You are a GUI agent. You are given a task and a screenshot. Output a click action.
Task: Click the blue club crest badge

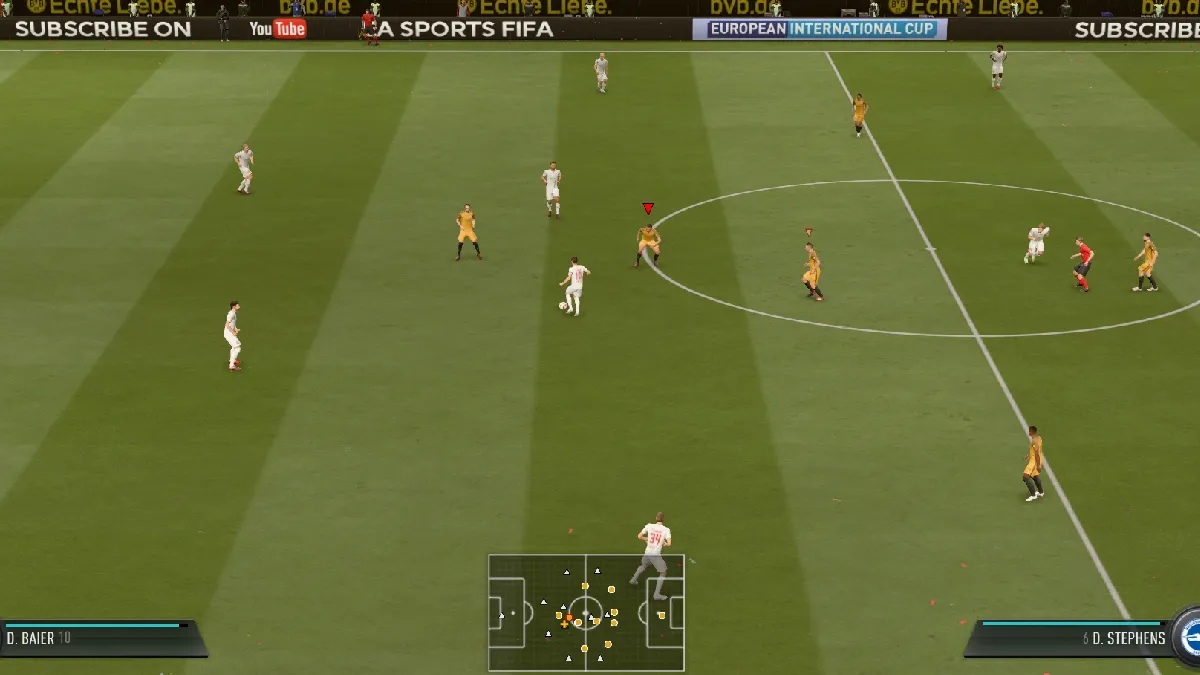1189,636
